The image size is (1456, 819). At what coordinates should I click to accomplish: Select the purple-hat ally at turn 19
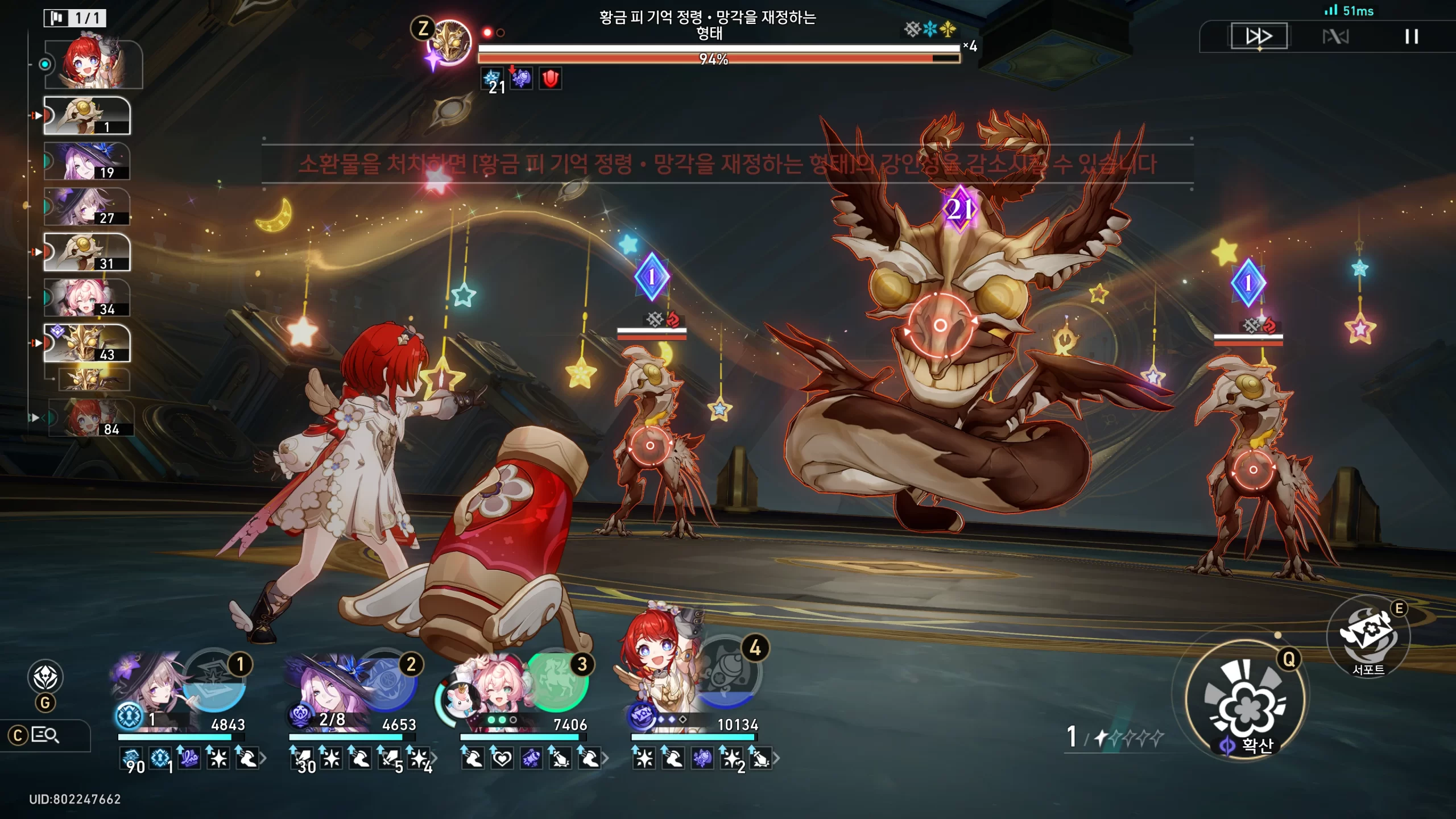[87, 162]
